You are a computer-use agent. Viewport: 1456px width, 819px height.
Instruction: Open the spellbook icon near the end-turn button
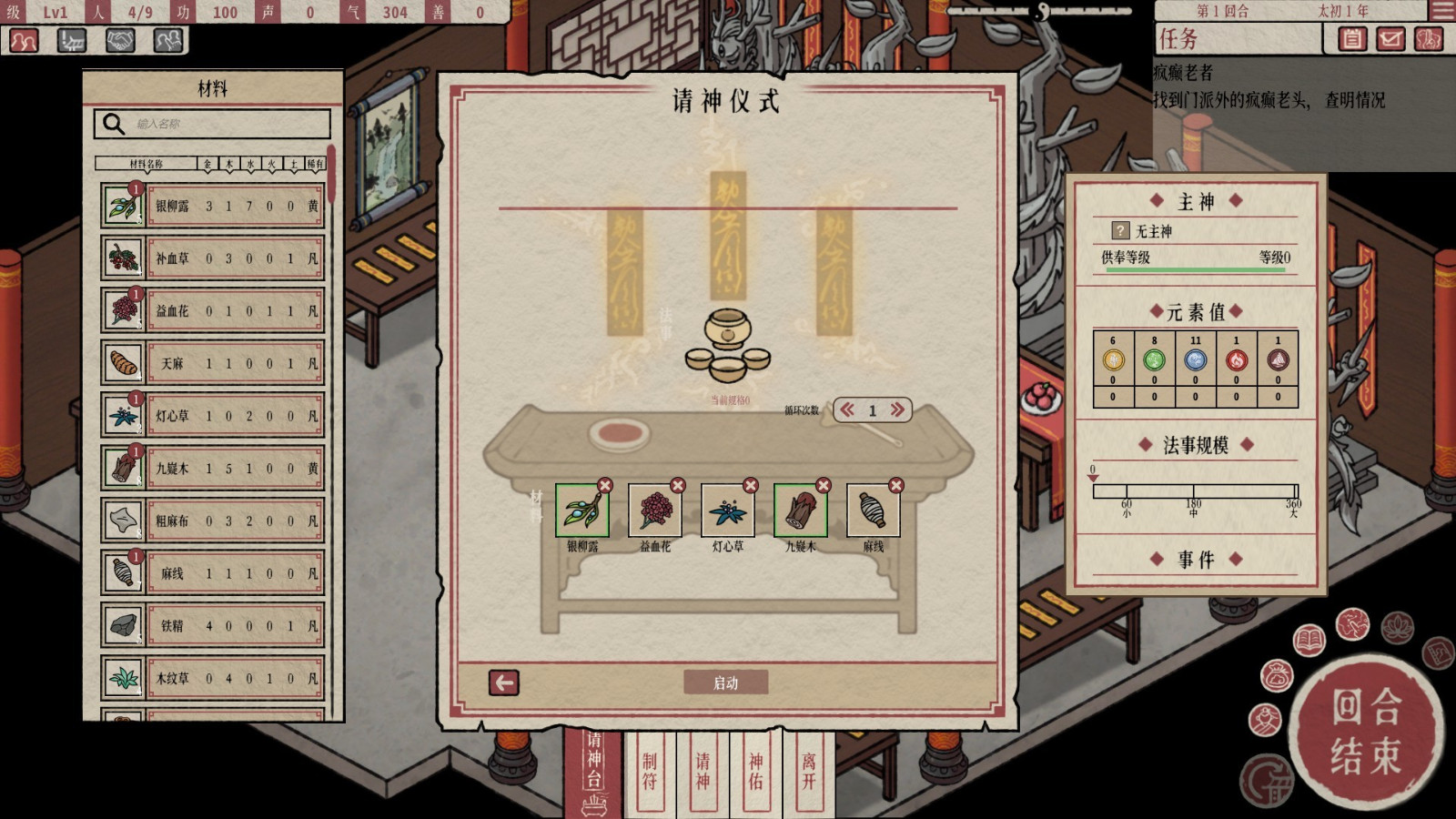(x=1309, y=638)
